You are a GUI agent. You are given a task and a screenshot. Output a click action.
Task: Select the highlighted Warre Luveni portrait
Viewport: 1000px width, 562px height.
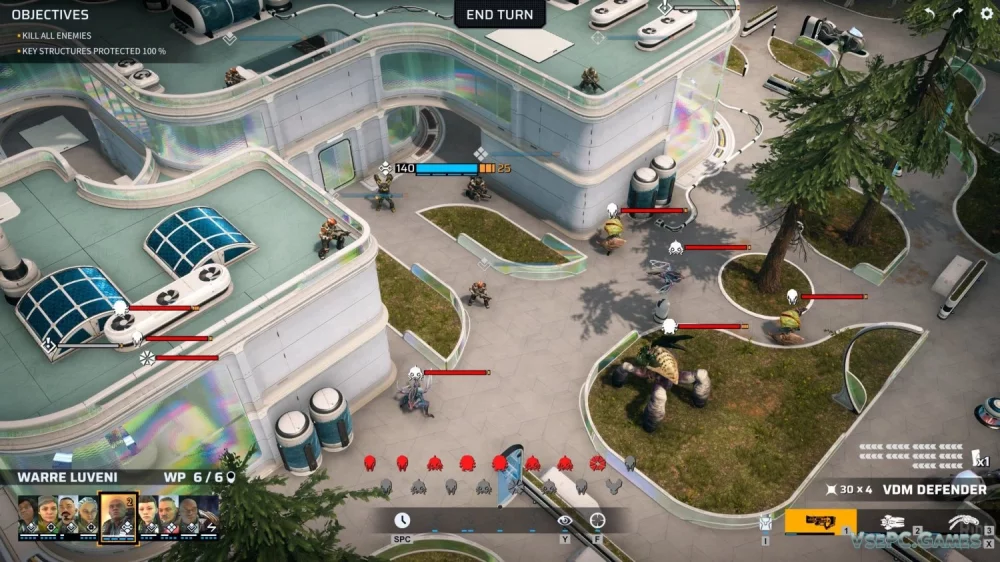tap(118, 516)
